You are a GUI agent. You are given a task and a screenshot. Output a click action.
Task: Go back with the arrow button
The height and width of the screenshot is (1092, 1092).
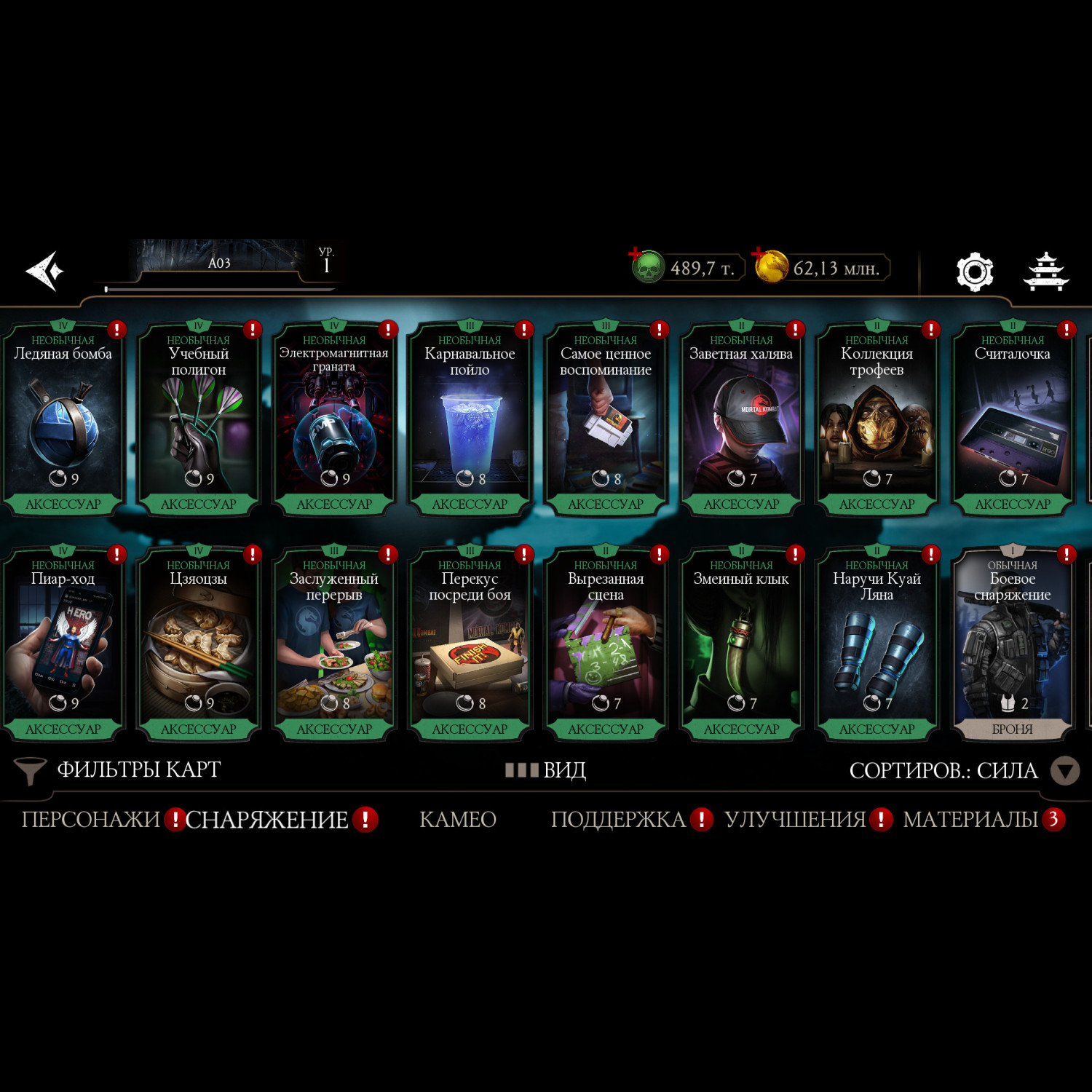coord(45,272)
